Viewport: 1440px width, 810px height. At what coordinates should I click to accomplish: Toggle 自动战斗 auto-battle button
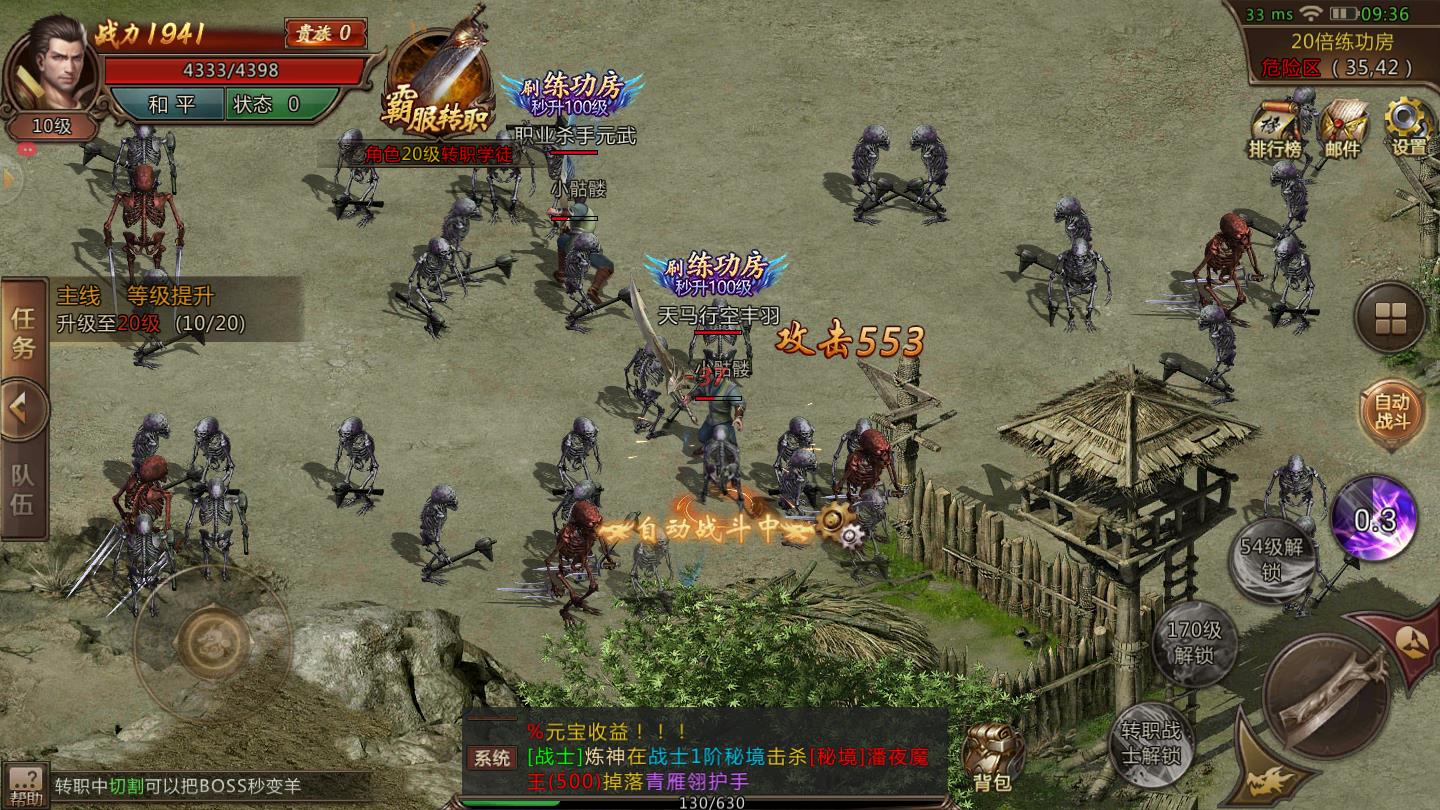tap(1390, 410)
